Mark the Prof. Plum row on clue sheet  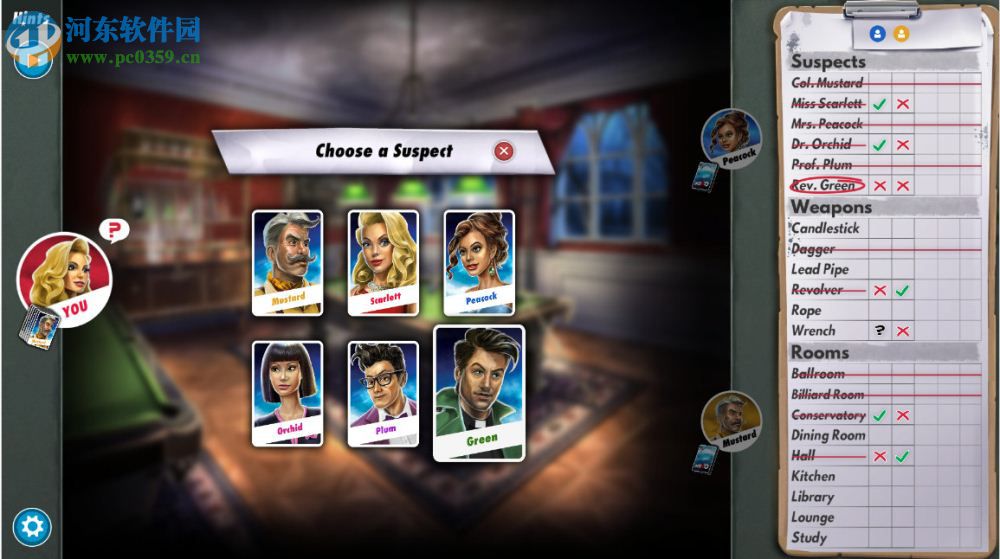click(x=821, y=164)
